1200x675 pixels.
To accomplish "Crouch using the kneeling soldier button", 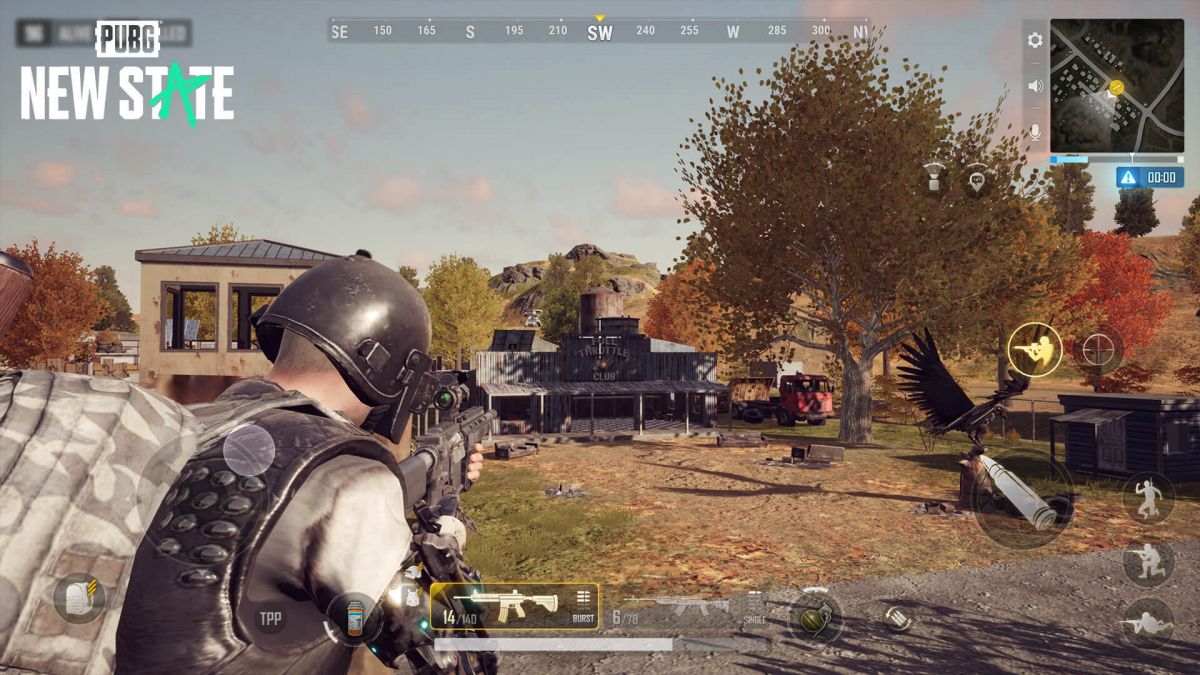I will pos(1148,562).
